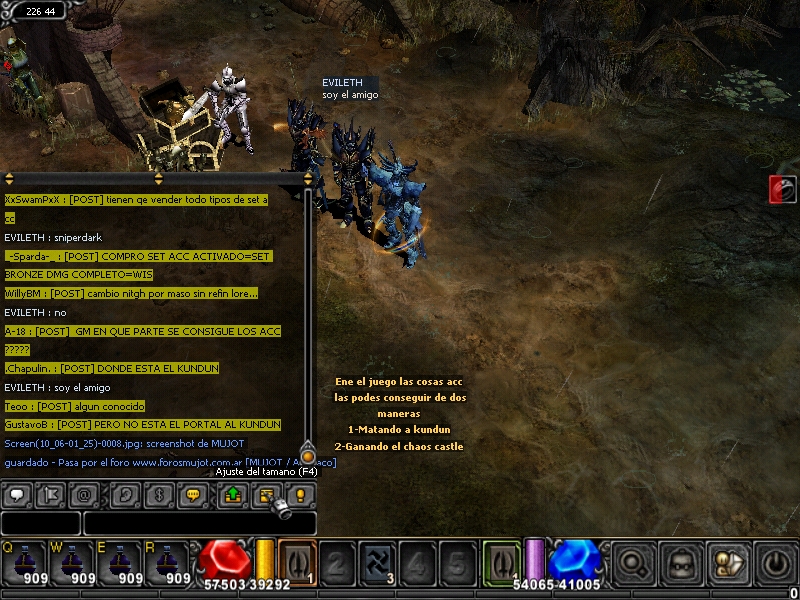Open the magnifying glass search menu
The image size is (800, 600).
pos(634,563)
